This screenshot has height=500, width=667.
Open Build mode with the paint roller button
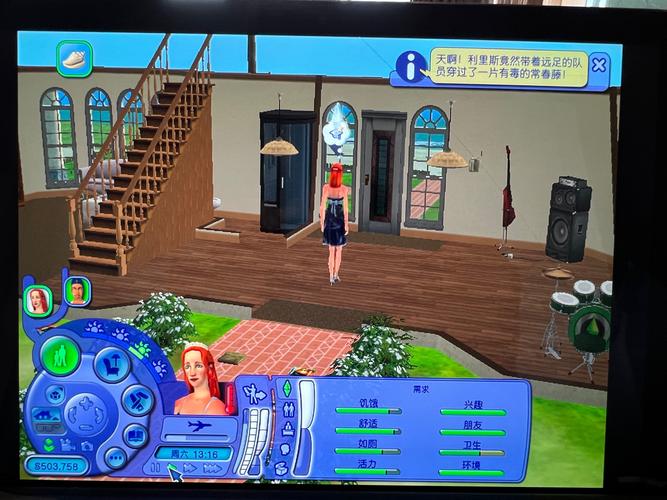pos(138,400)
